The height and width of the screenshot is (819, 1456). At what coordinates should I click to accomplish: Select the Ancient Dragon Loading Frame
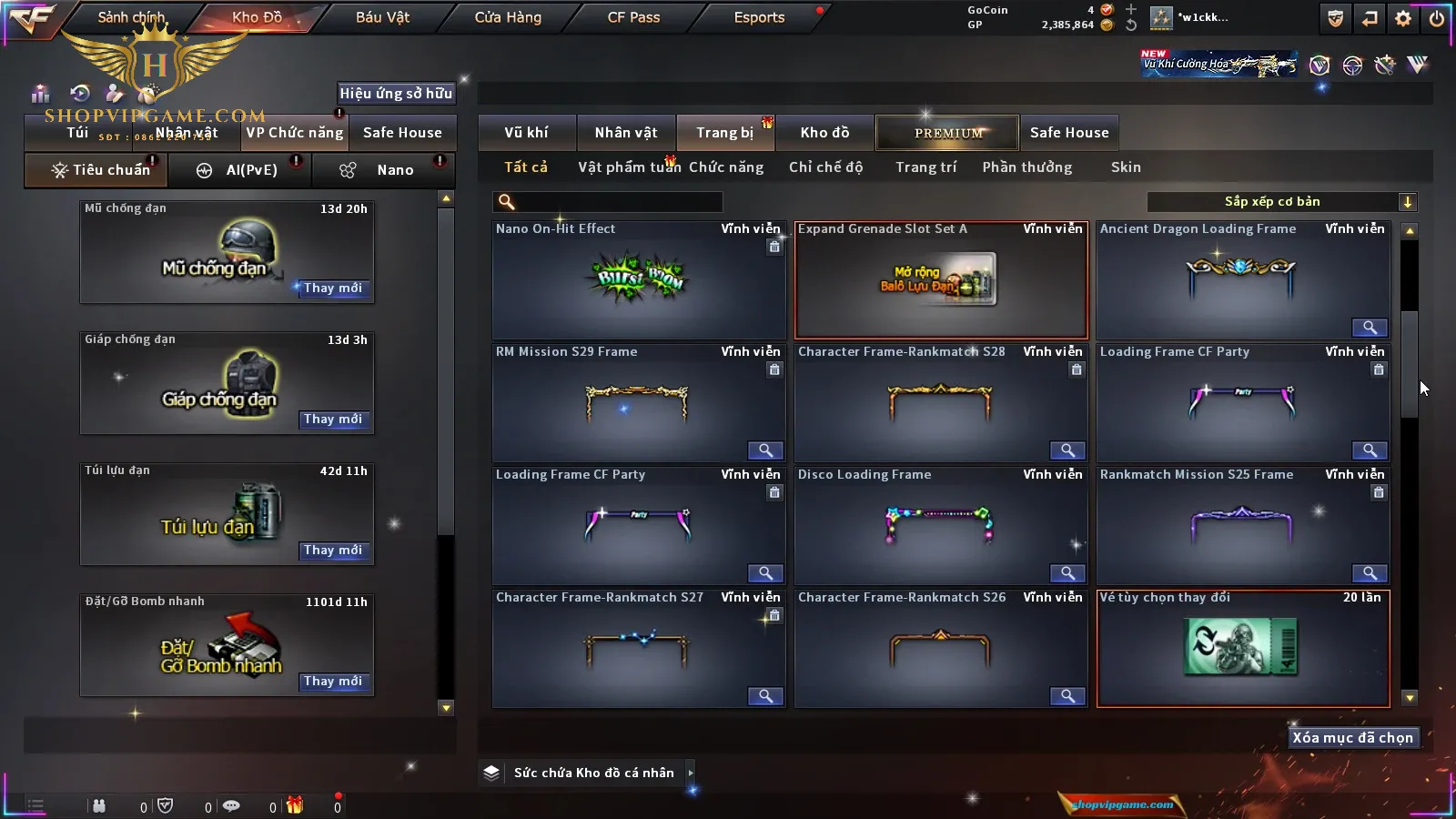[x=1242, y=280]
